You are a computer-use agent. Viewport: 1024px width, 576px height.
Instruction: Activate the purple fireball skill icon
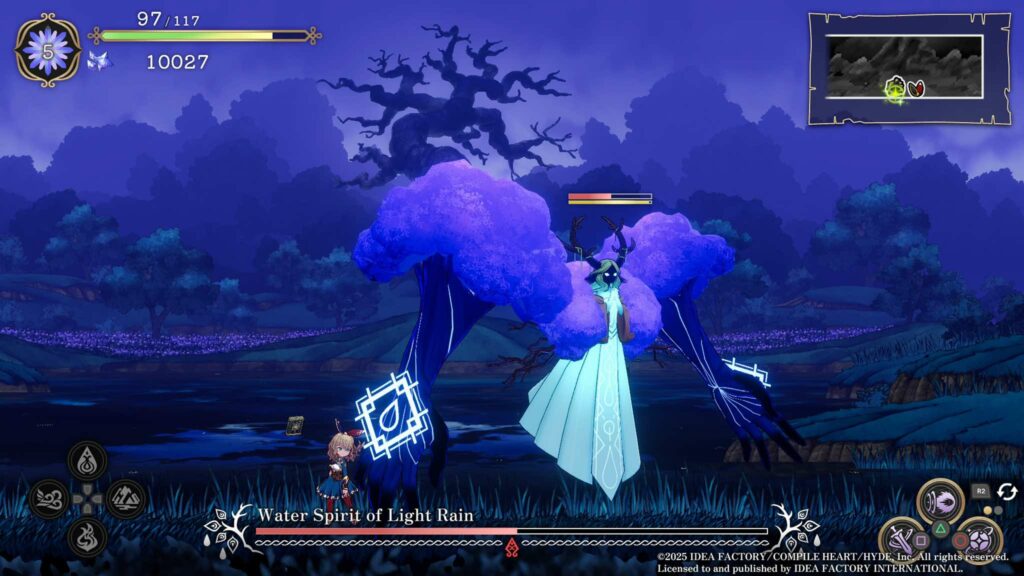tap(940, 500)
